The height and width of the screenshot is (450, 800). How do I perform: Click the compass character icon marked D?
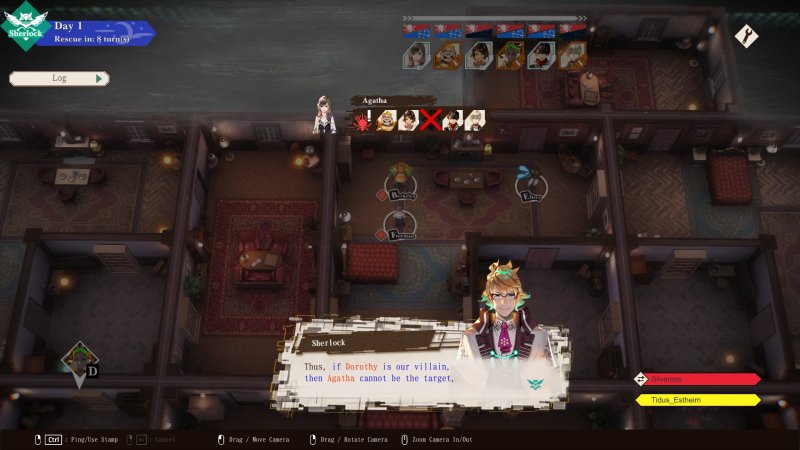[80, 362]
